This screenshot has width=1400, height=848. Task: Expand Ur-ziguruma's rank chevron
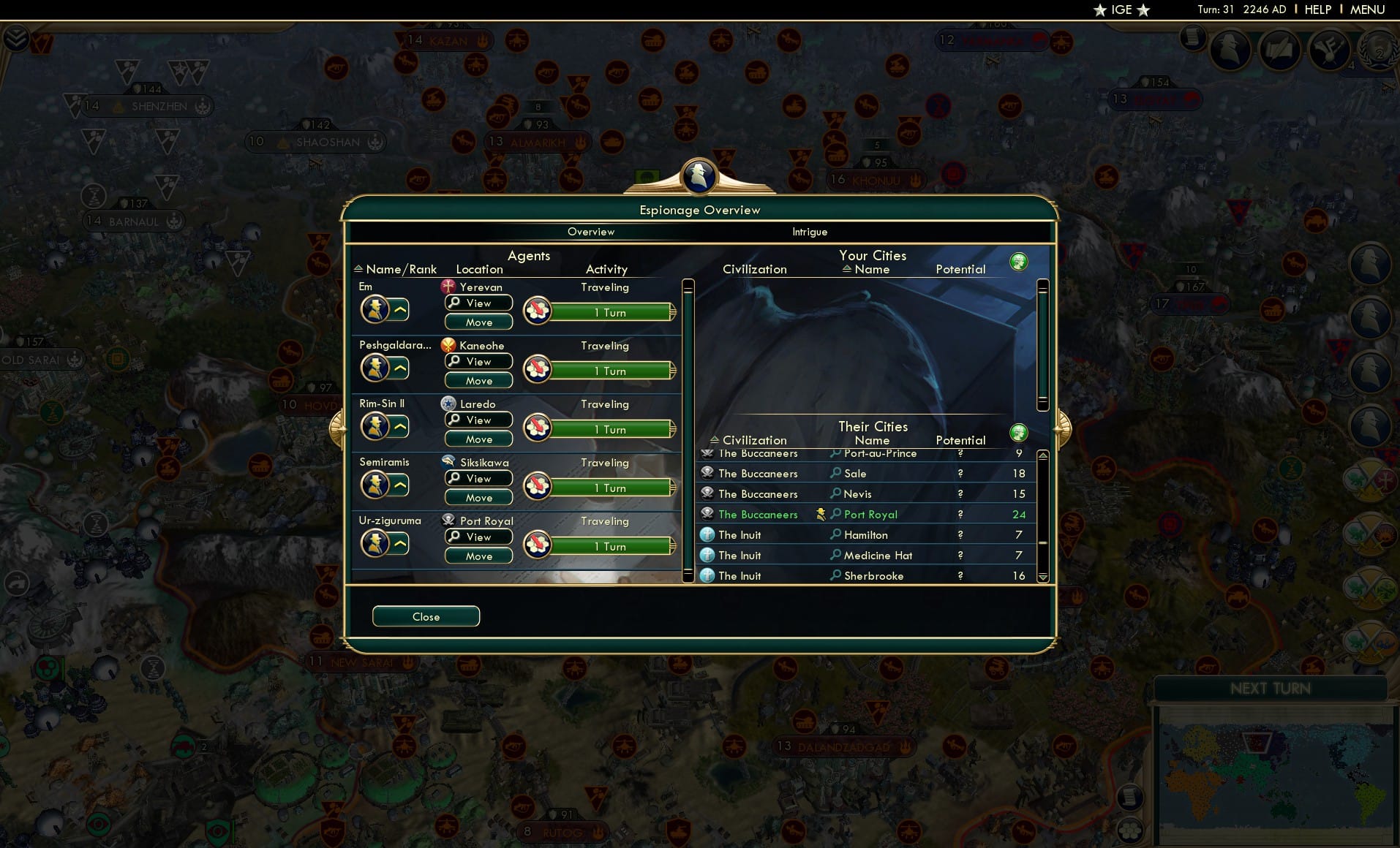coord(399,542)
